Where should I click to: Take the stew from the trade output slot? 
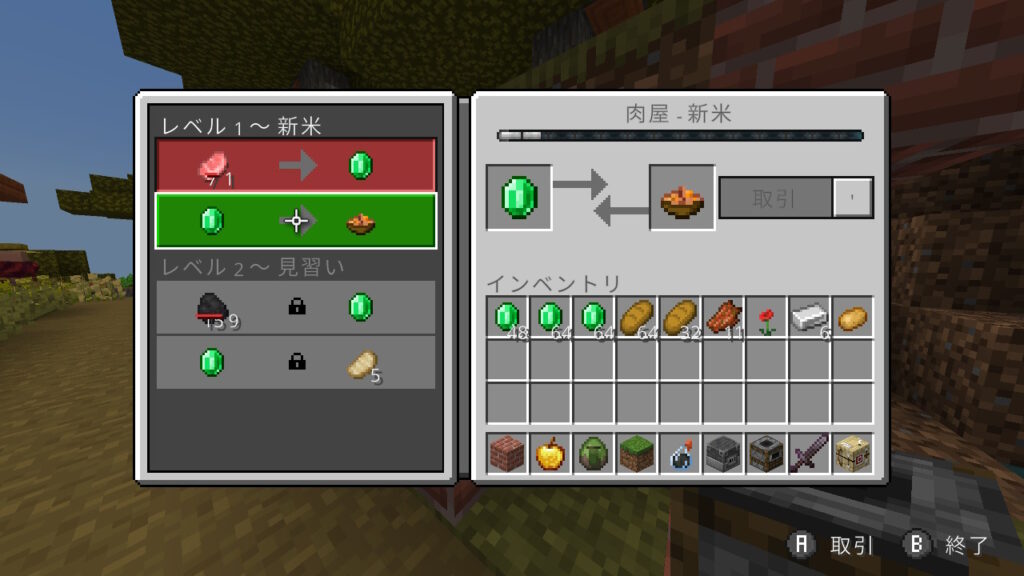pos(682,198)
